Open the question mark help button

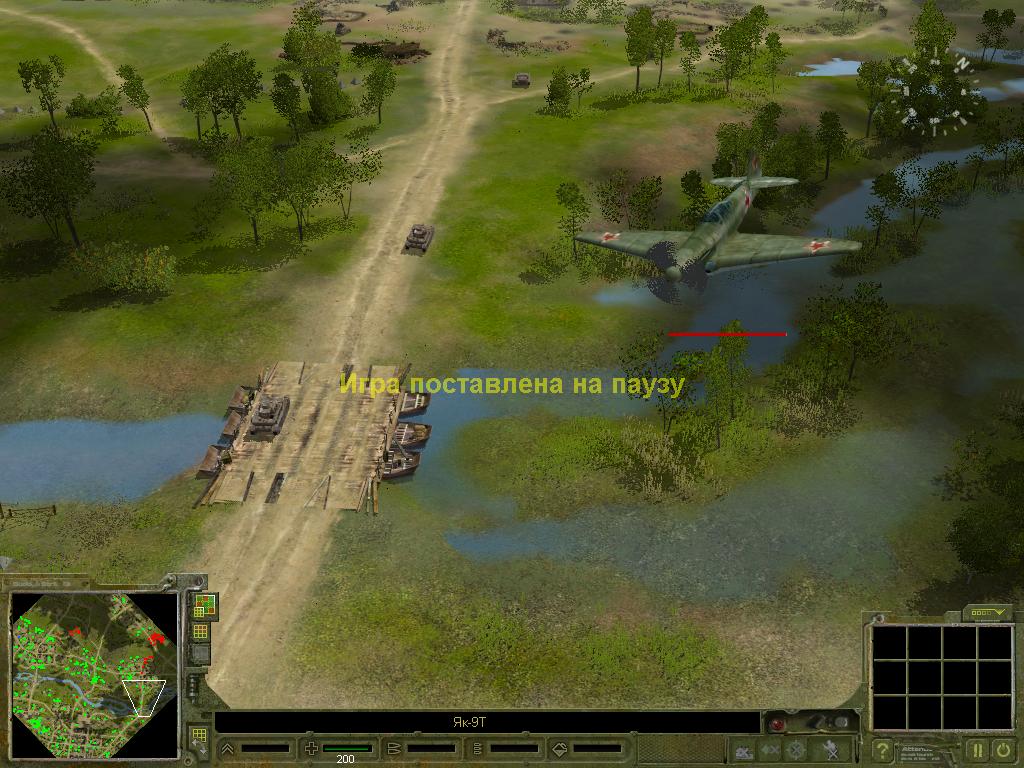pos(882,748)
